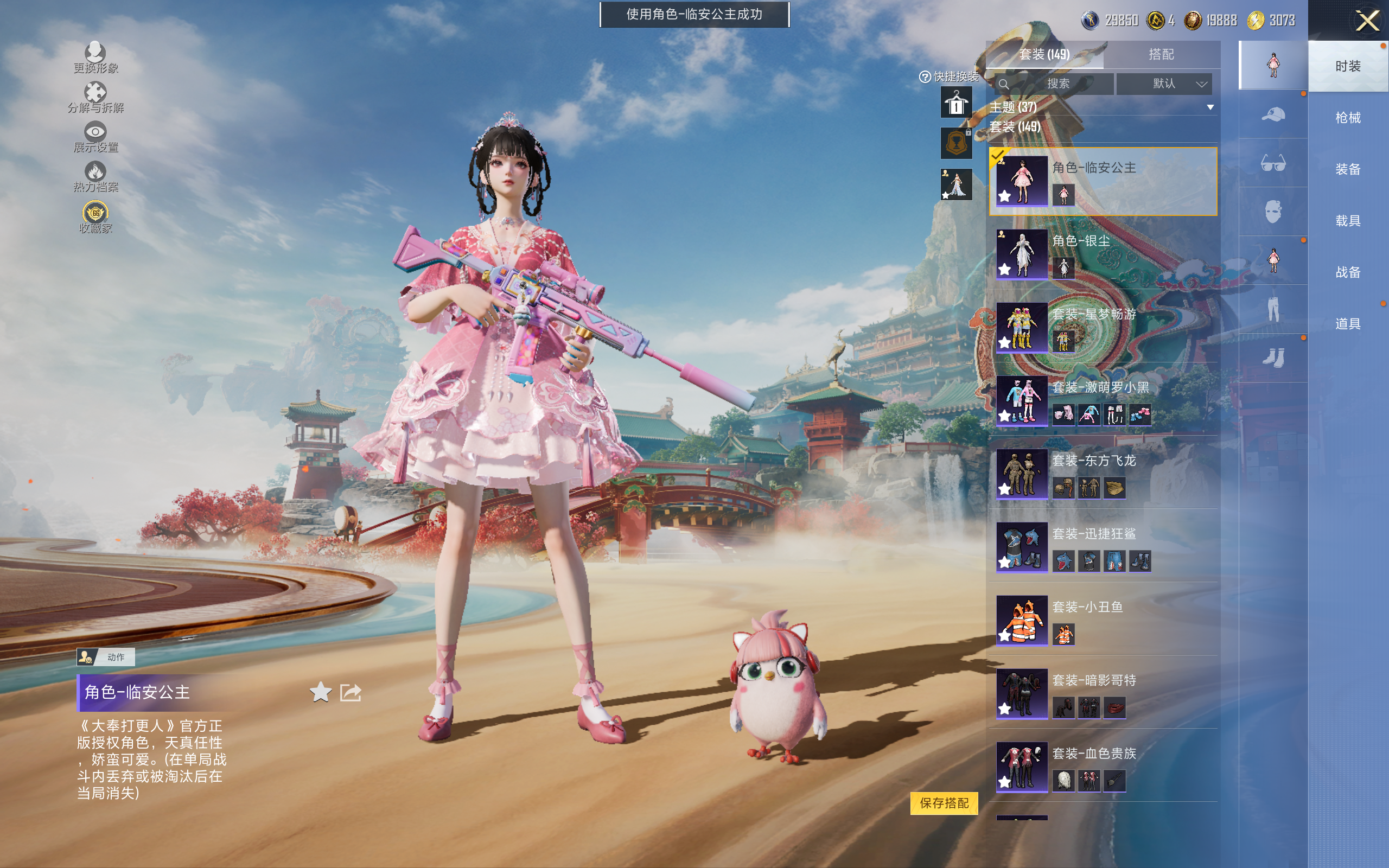
Task: Close the wardrobe screen with the X
Action: pos(1367,21)
